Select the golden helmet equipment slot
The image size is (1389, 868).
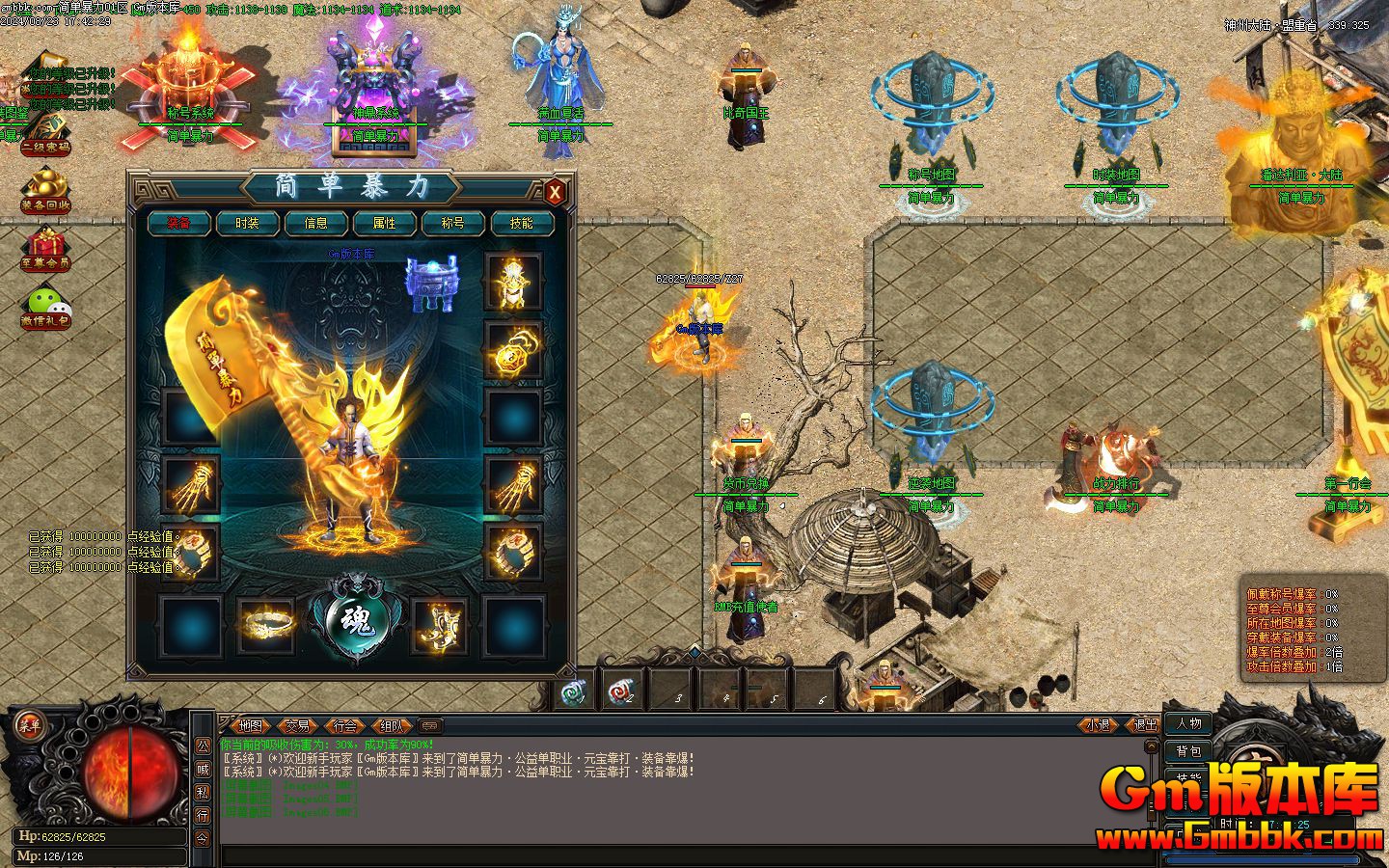[x=513, y=282]
